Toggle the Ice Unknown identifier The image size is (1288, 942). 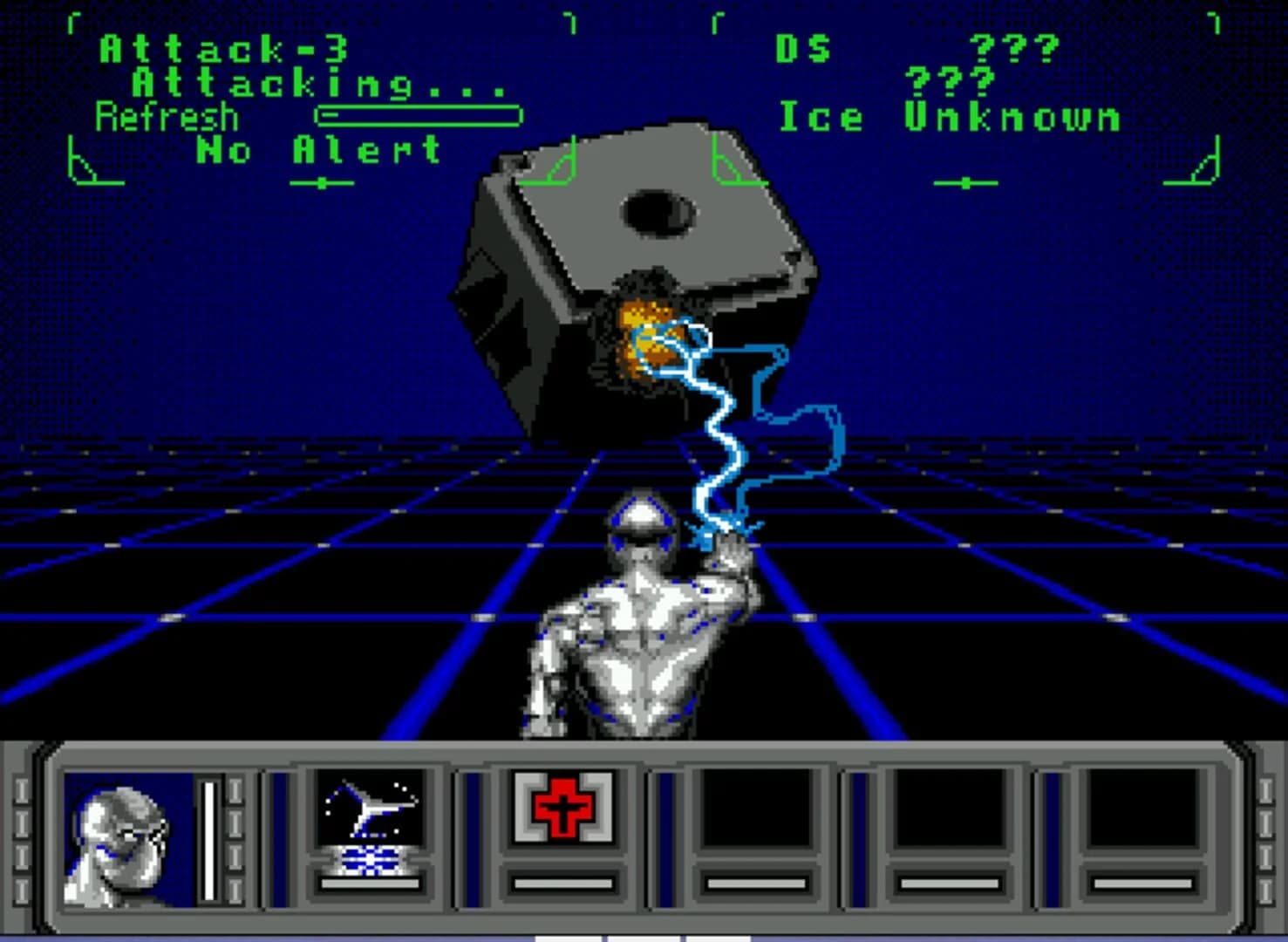[951, 116]
